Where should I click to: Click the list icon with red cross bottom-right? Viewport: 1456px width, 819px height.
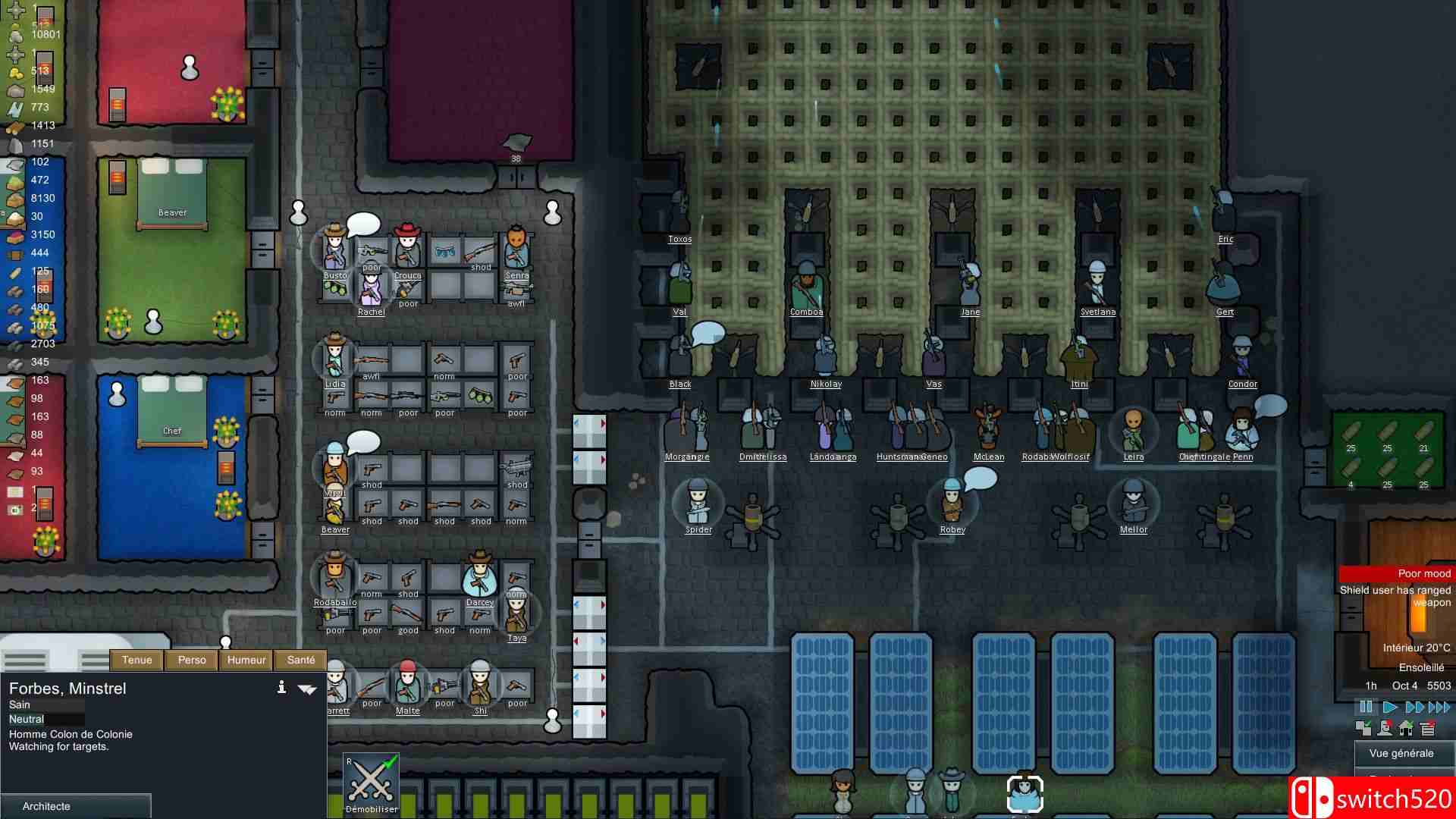[1427, 729]
